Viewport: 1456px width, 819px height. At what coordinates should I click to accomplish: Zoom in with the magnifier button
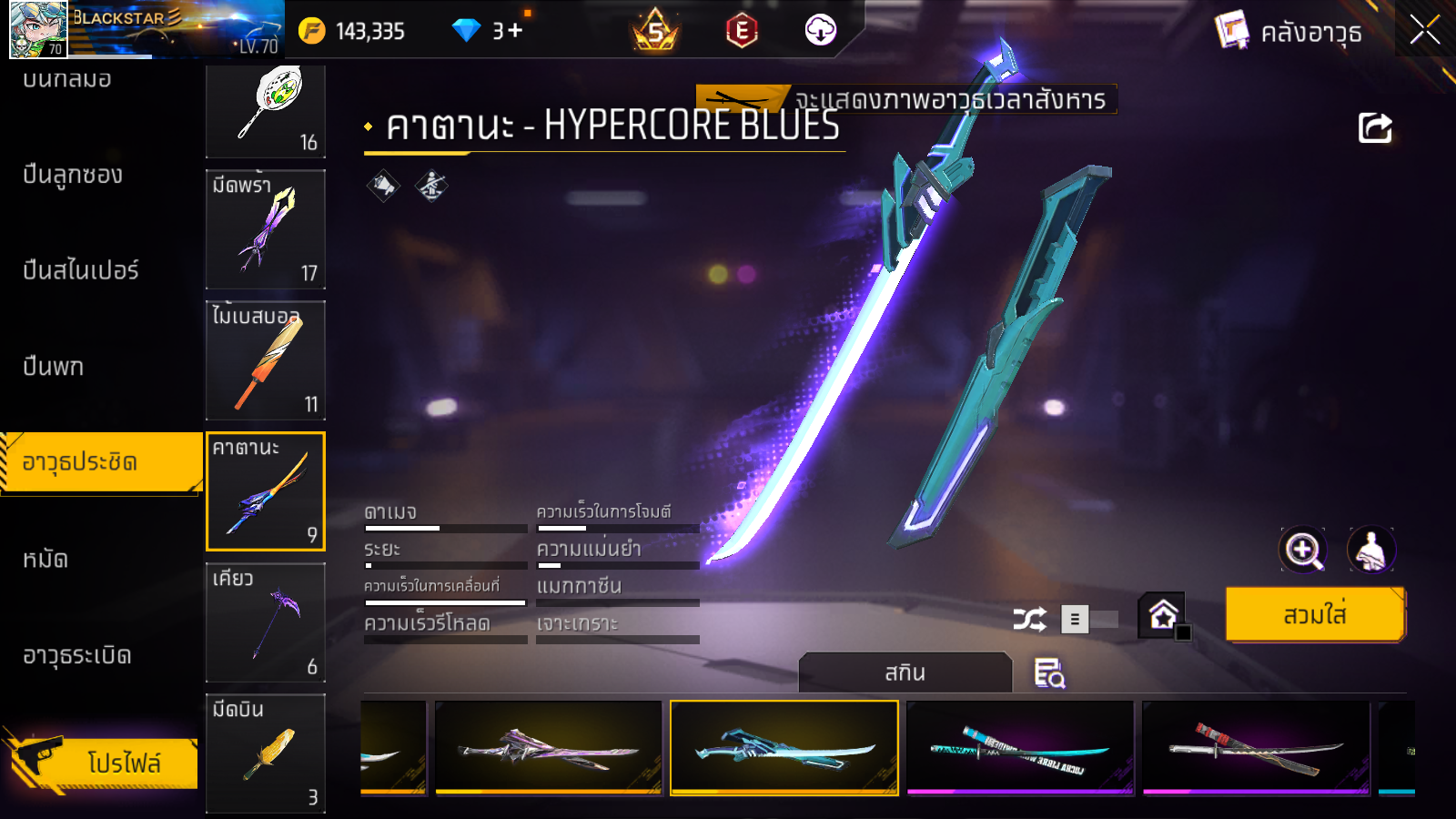pyautogui.click(x=1302, y=550)
